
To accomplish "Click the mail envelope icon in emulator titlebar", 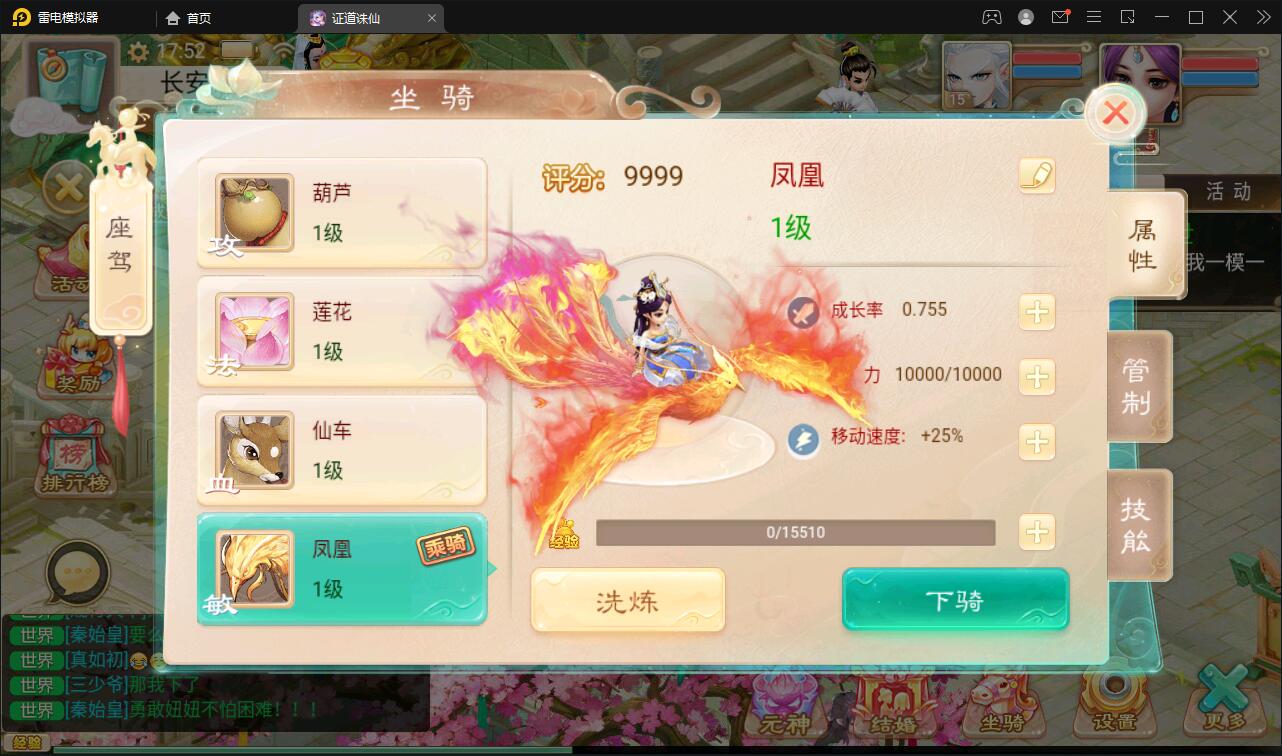I will (1060, 17).
